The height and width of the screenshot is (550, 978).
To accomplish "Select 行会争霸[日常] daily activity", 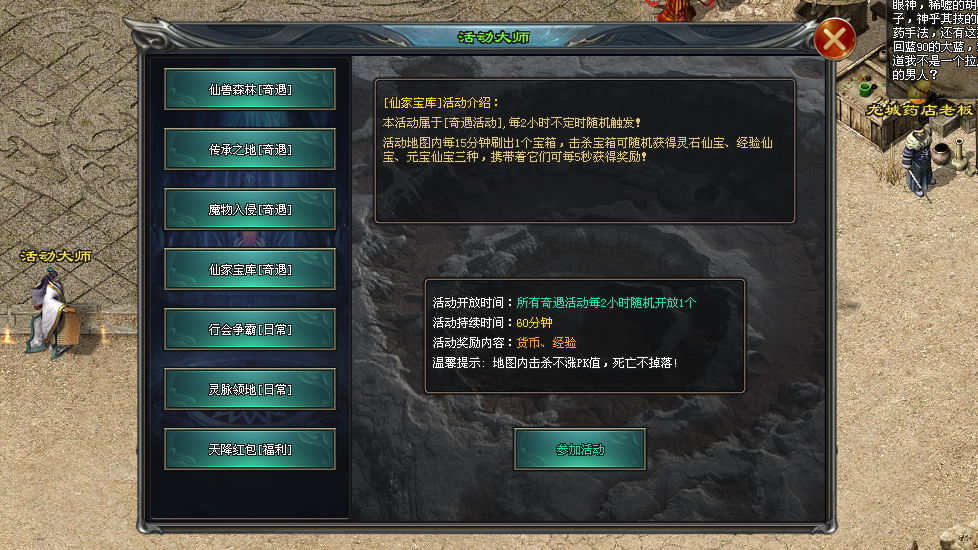I will 250,329.
